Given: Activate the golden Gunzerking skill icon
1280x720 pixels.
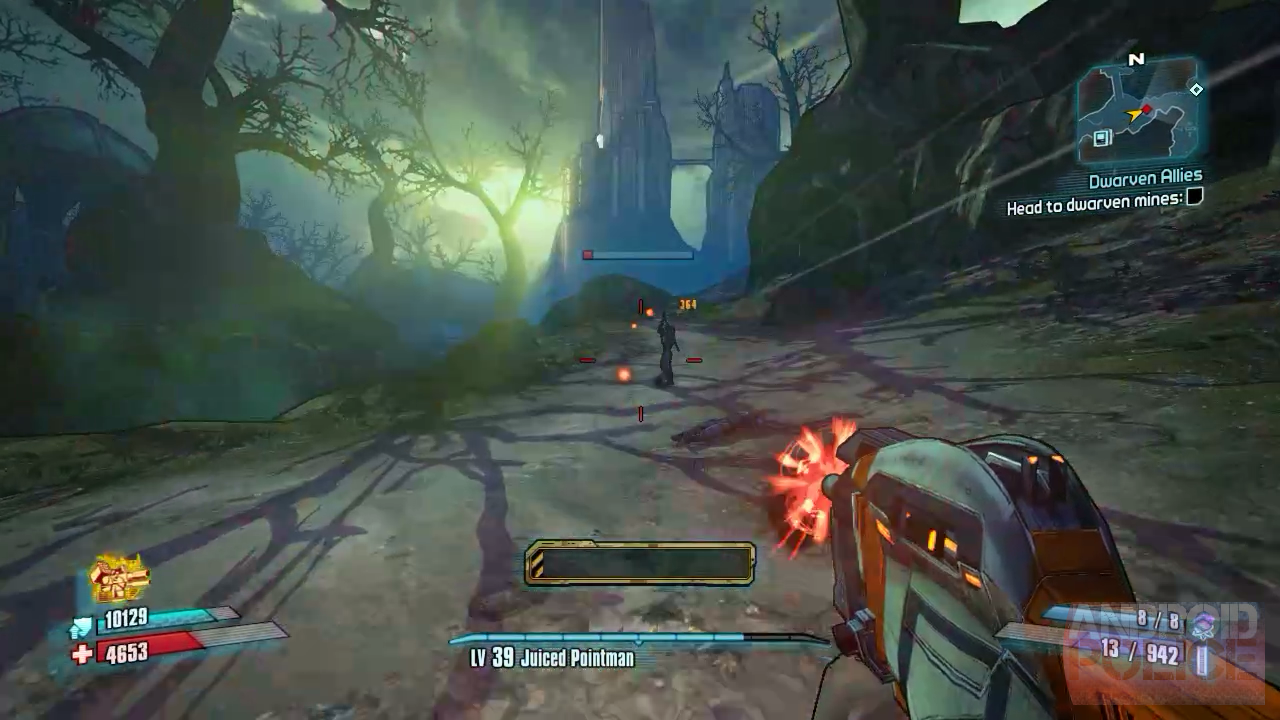Looking at the screenshot, I should point(119,577).
